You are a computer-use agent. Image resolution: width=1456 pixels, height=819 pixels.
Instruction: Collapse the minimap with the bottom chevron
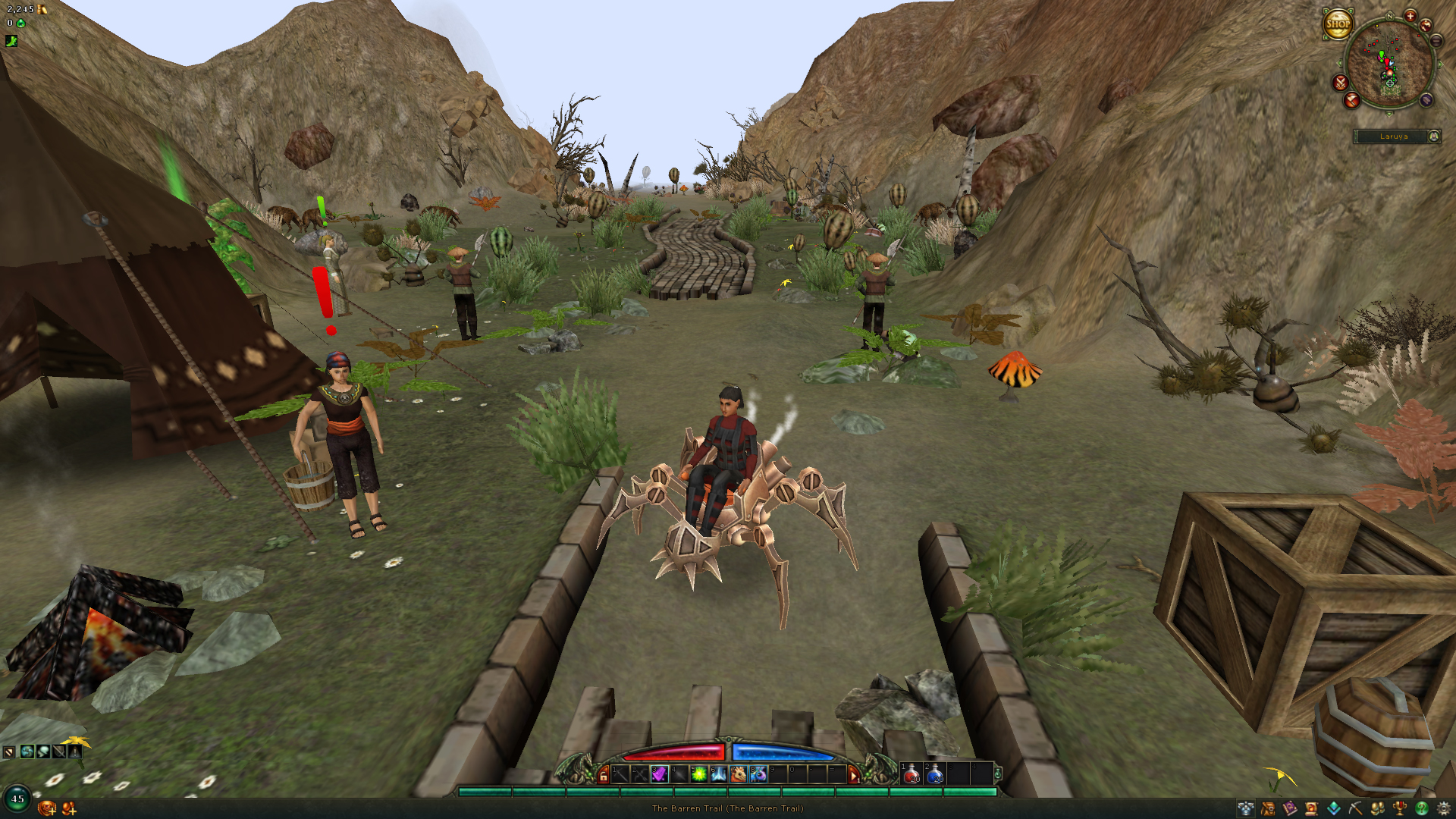[1389, 114]
